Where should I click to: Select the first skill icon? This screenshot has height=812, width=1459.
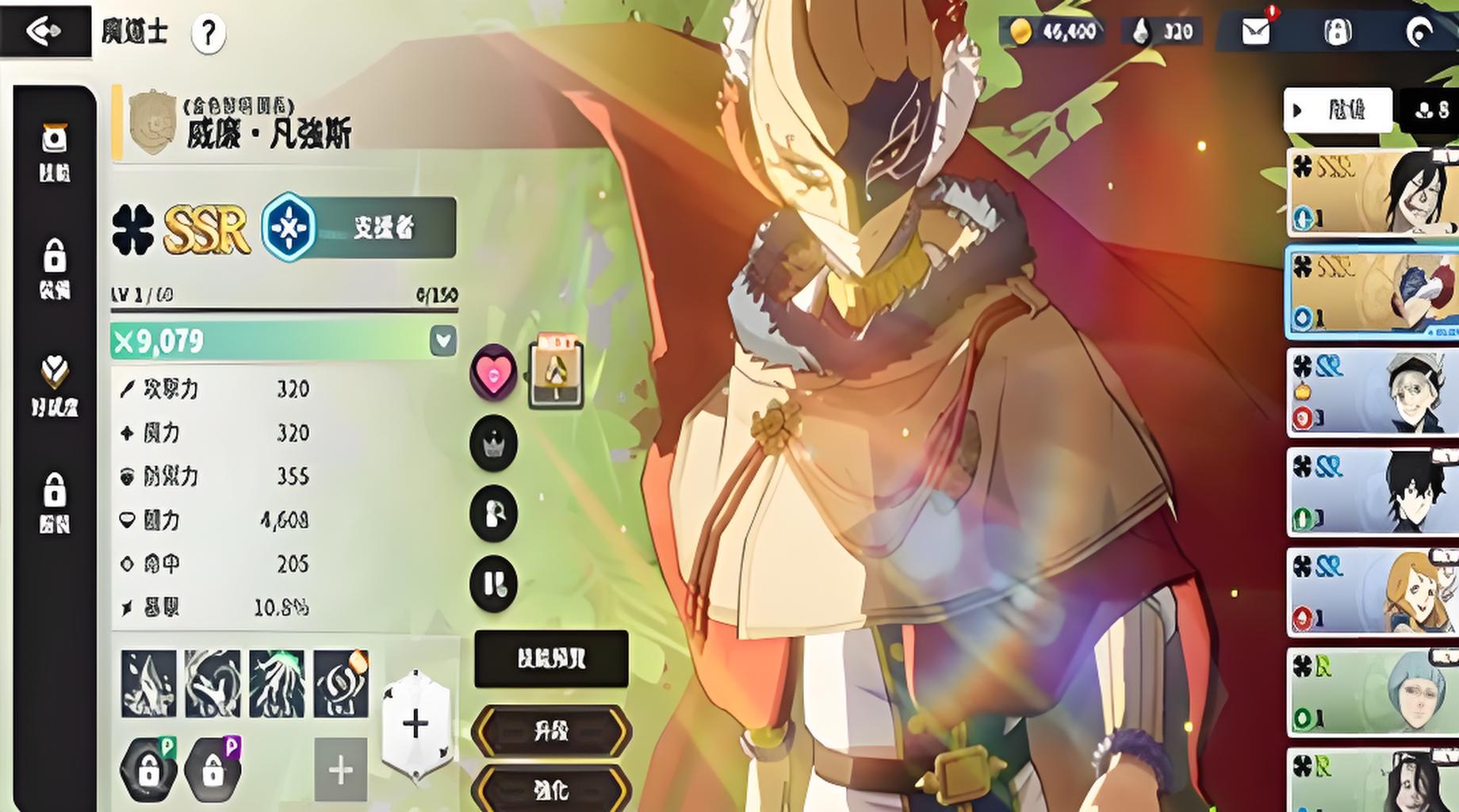pyautogui.click(x=149, y=684)
